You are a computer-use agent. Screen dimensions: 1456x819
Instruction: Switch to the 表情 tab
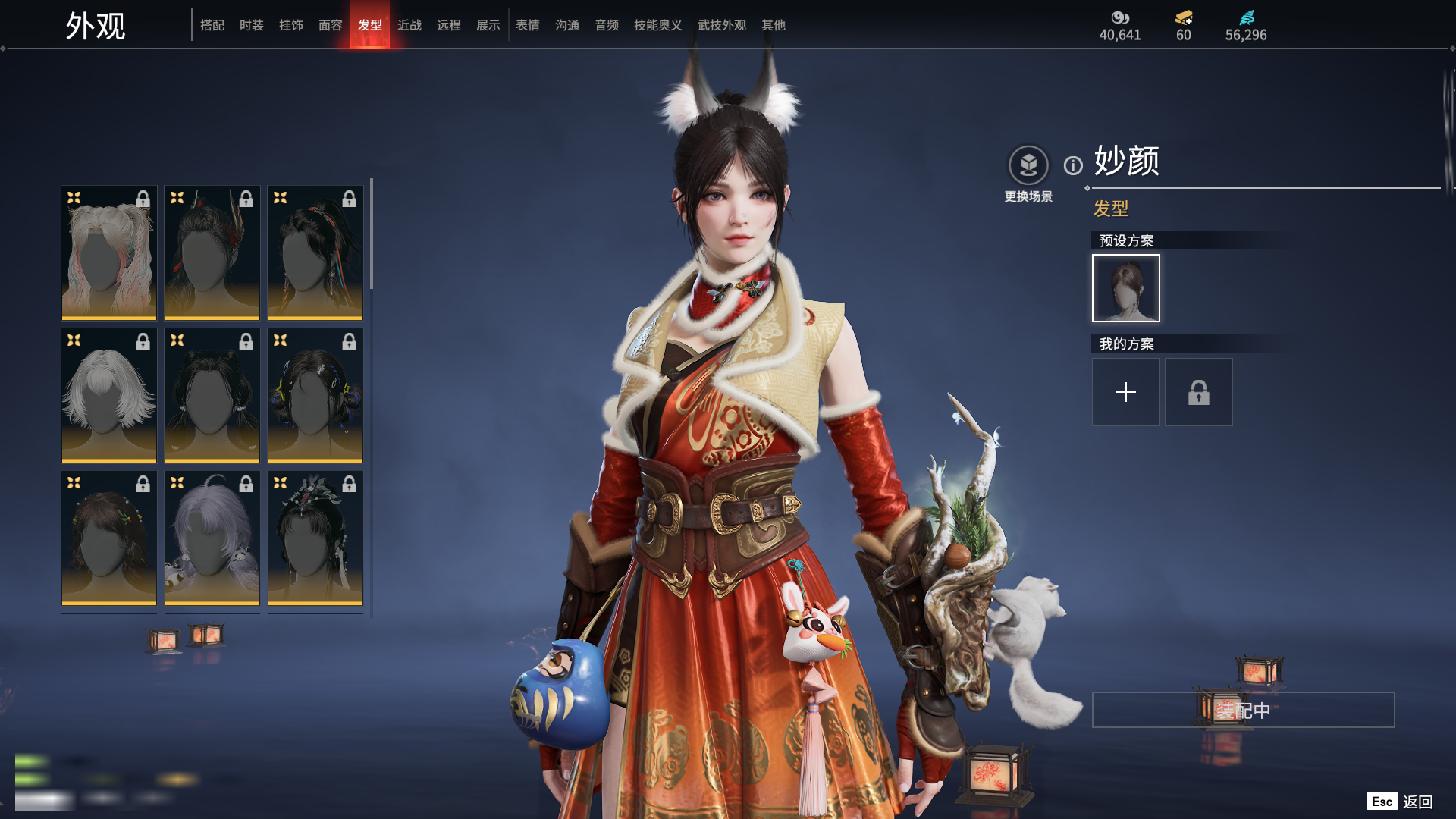528,25
